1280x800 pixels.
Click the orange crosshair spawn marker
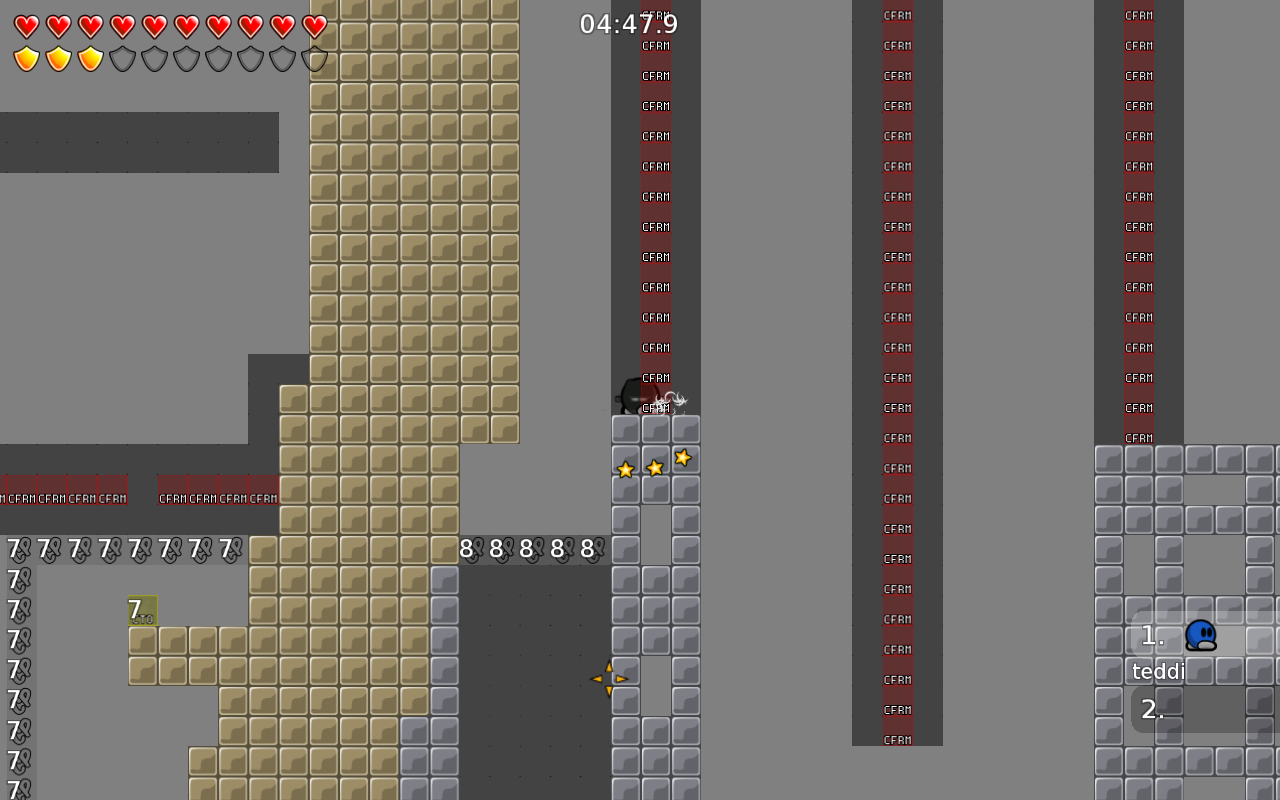611,677
